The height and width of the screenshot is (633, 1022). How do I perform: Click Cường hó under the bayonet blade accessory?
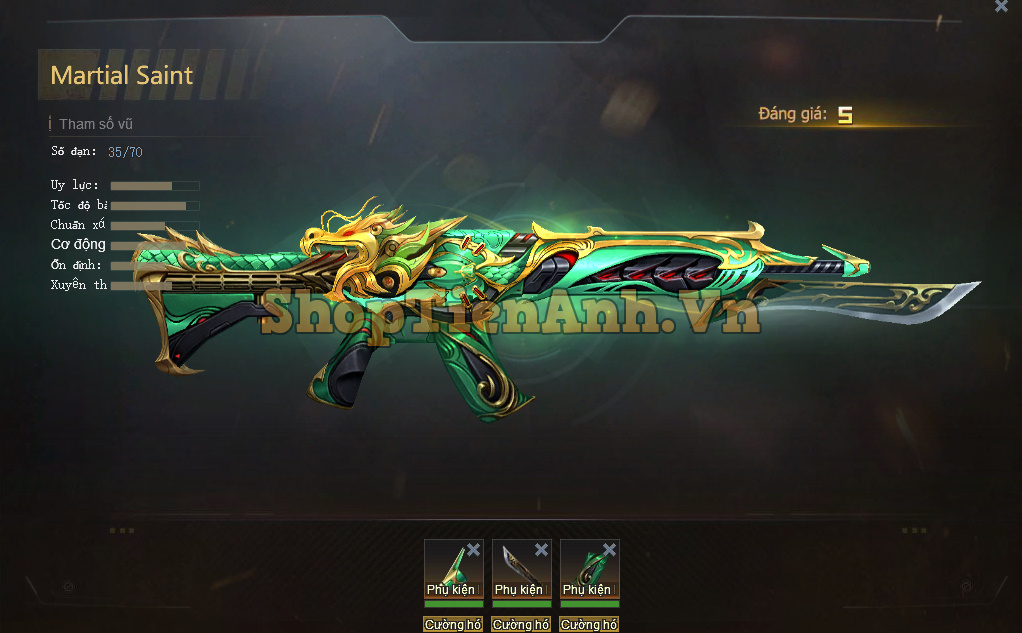pyautogui.click(x=521, y=625)
